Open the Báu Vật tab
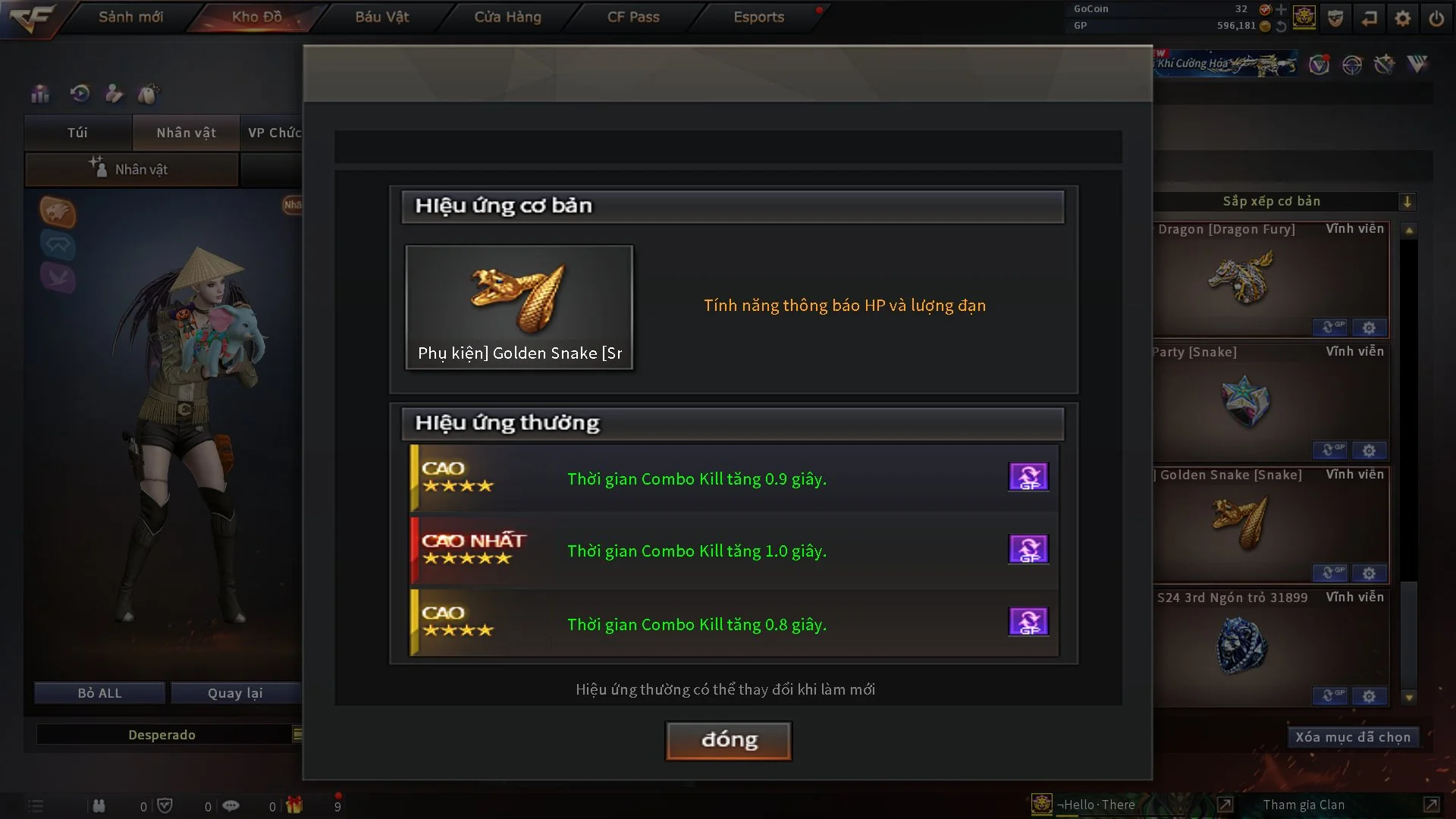The width and height of the screenshot is (1456, 819). 381,17
